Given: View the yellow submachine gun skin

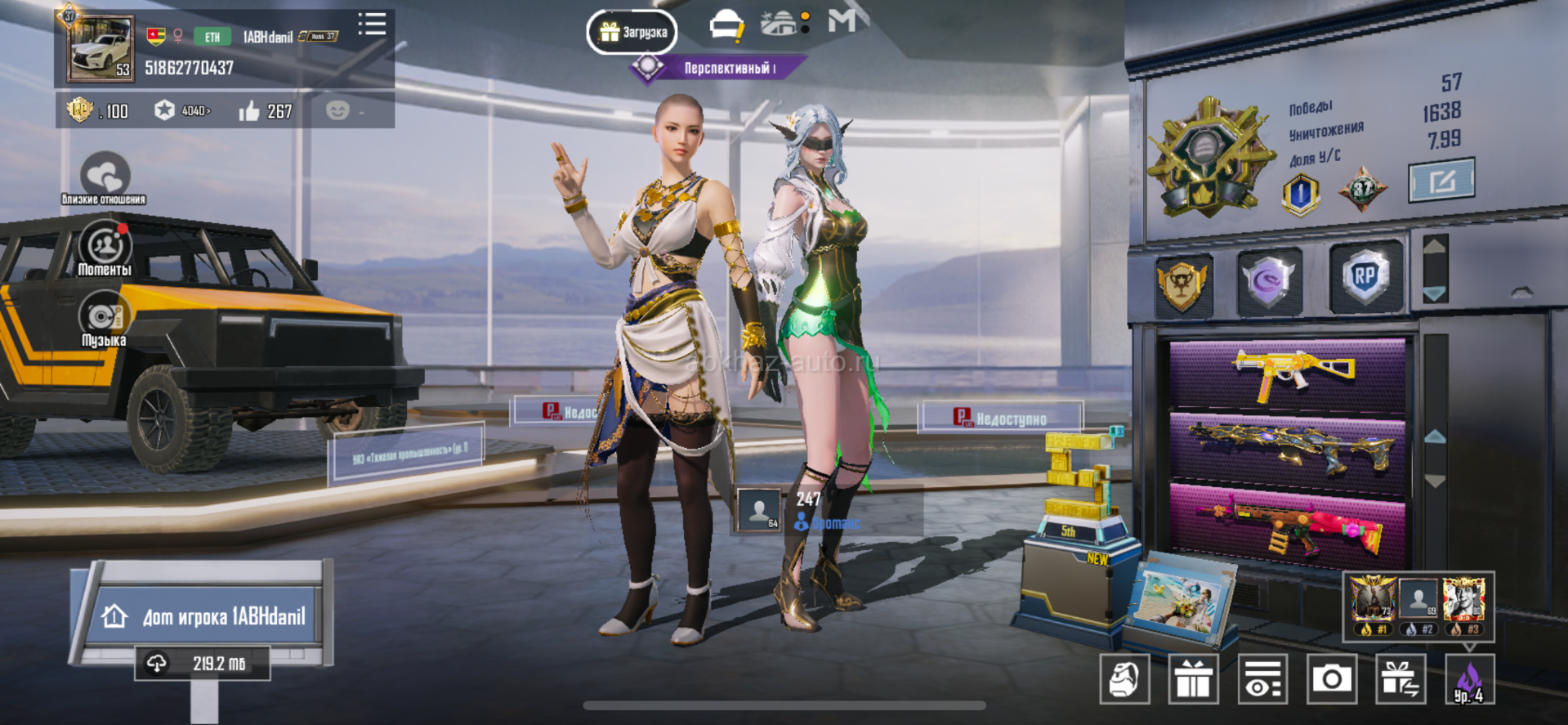Looking at the screenshot, I should 1288,374.
